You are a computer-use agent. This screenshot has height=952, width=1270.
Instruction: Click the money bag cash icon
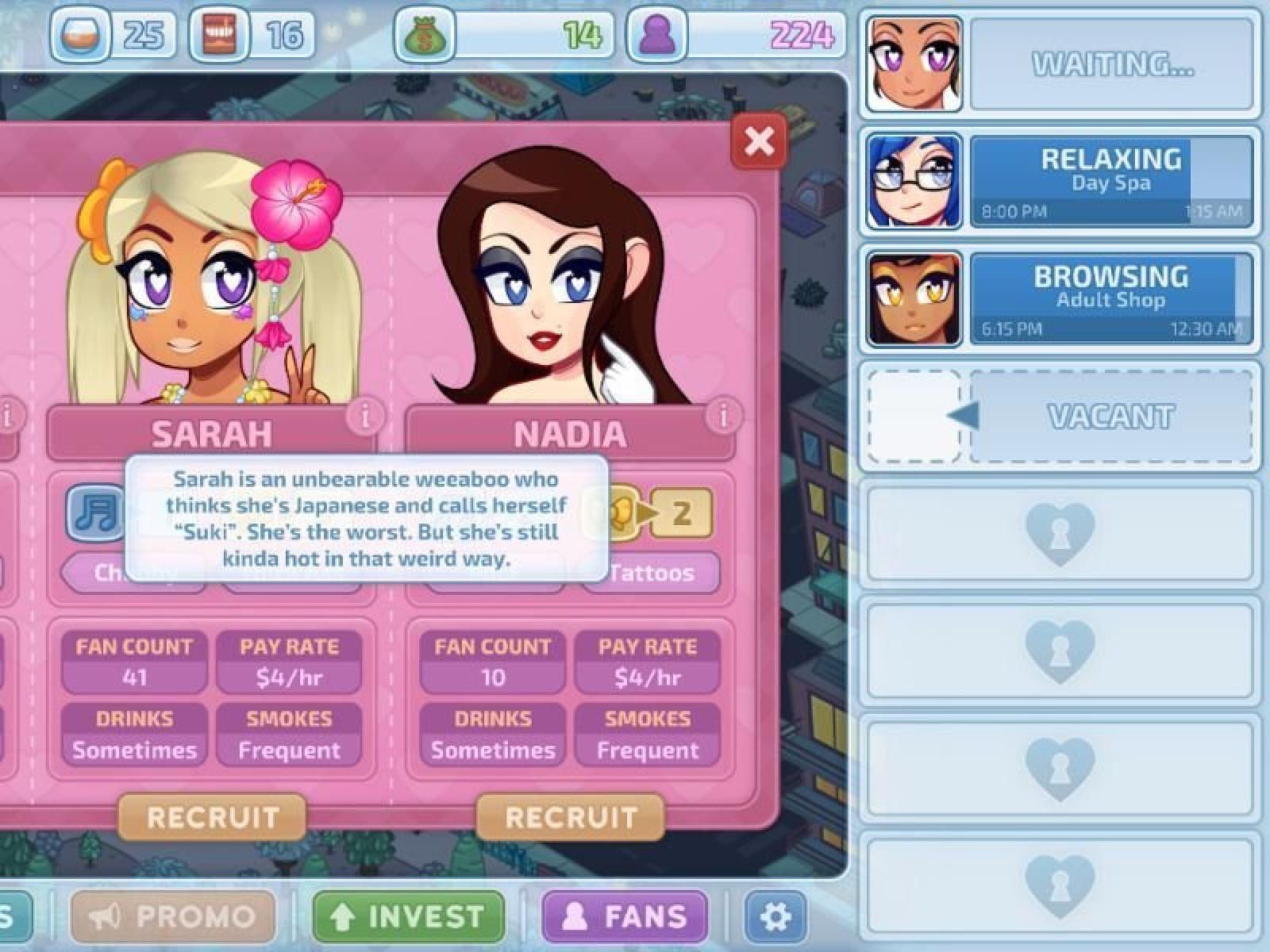(x=425, y=36)
